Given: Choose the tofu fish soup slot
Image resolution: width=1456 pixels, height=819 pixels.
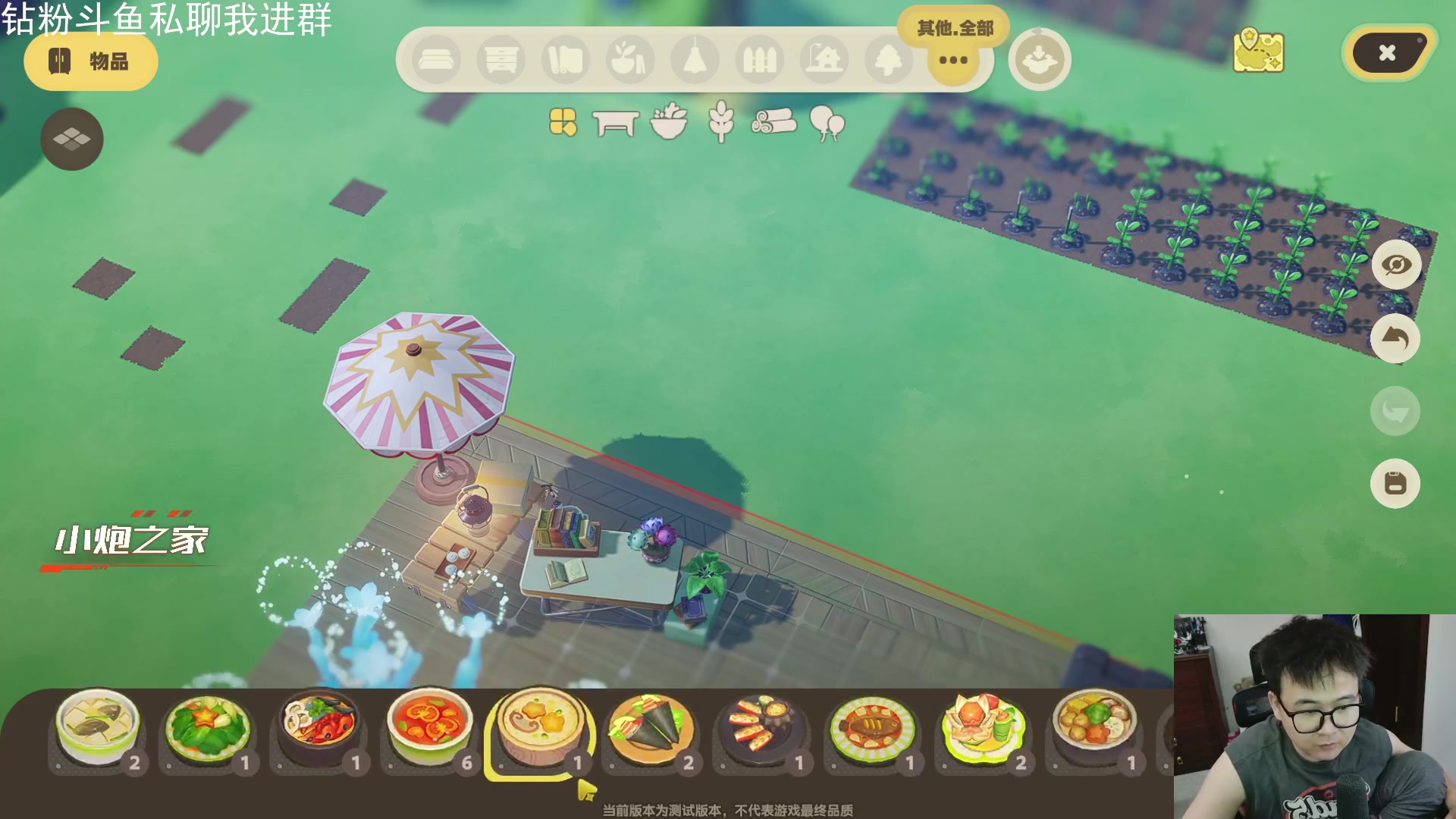Looking at the screenshot, I should (x=98, y=730).
